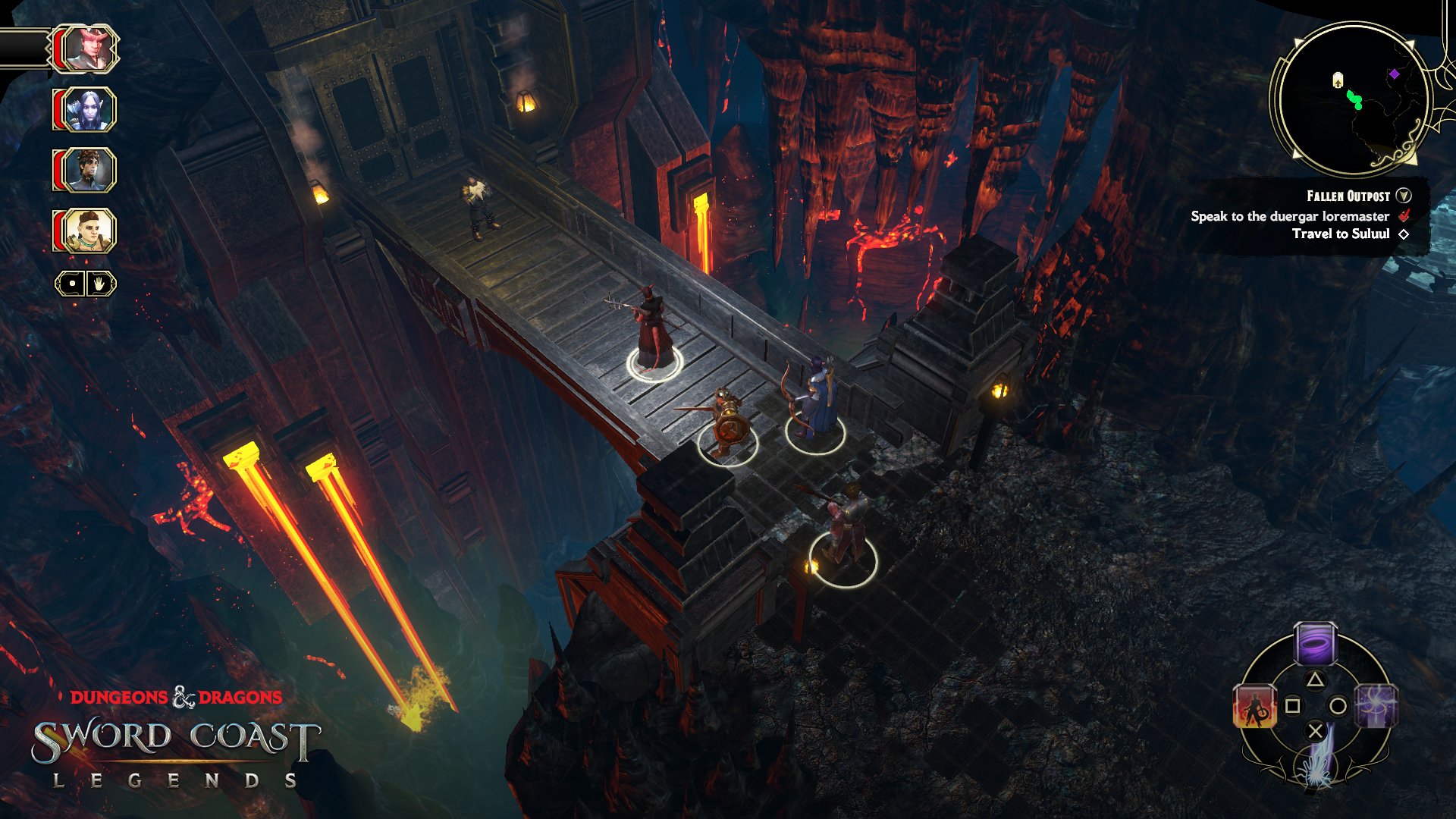1456x819 pixels.
Task: Switch to the green-collared warrior portrait
Action: pos(90,231)
